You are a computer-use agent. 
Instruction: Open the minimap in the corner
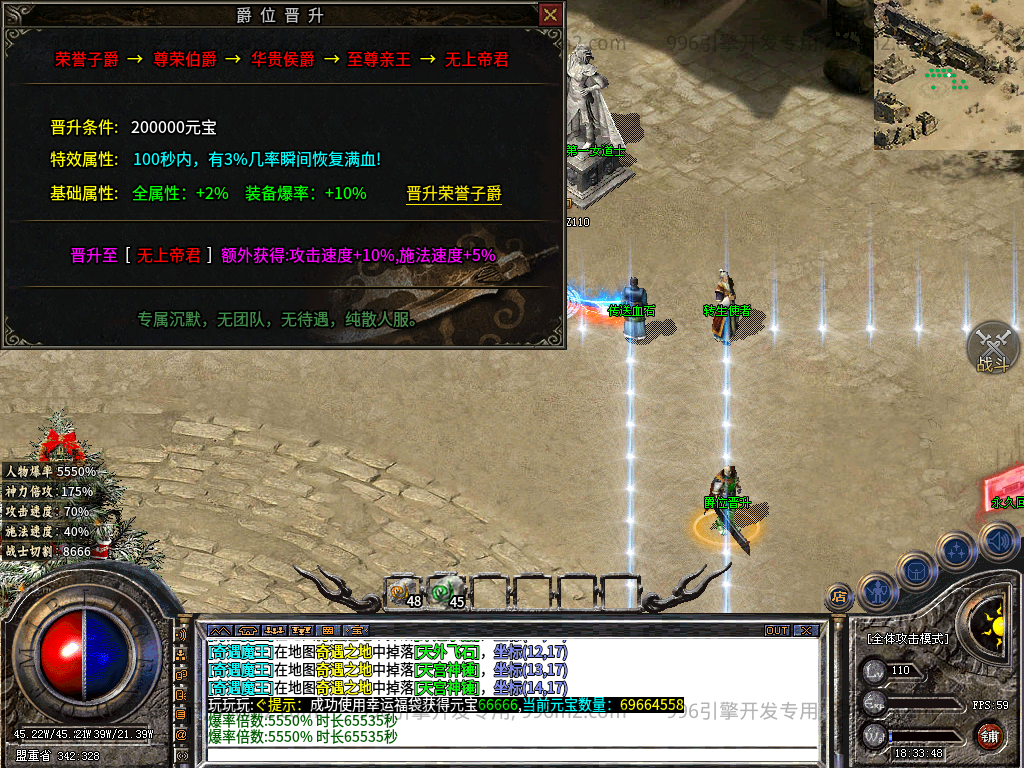pos(948,74)
